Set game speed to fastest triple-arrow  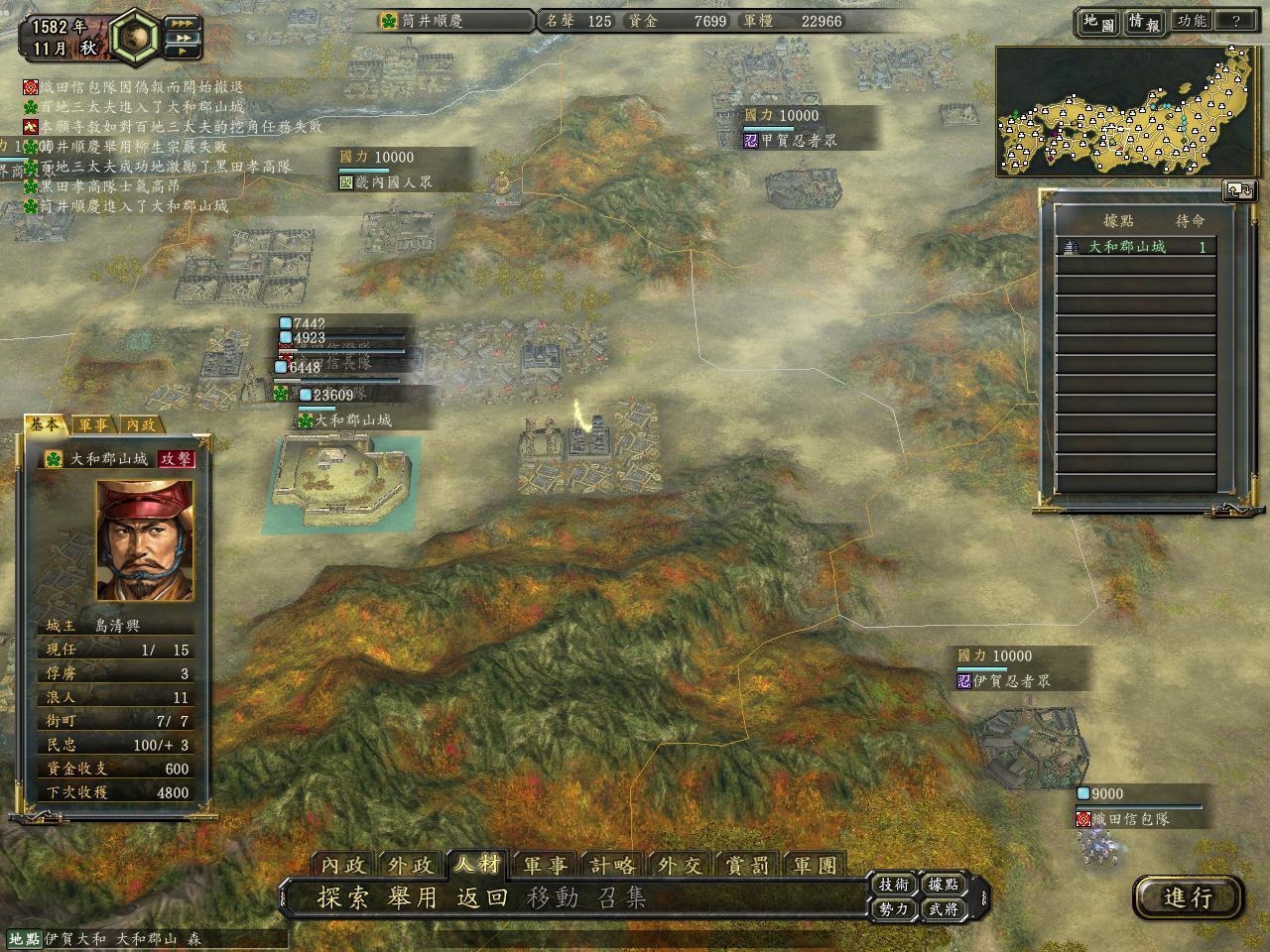tap(184, 22)
